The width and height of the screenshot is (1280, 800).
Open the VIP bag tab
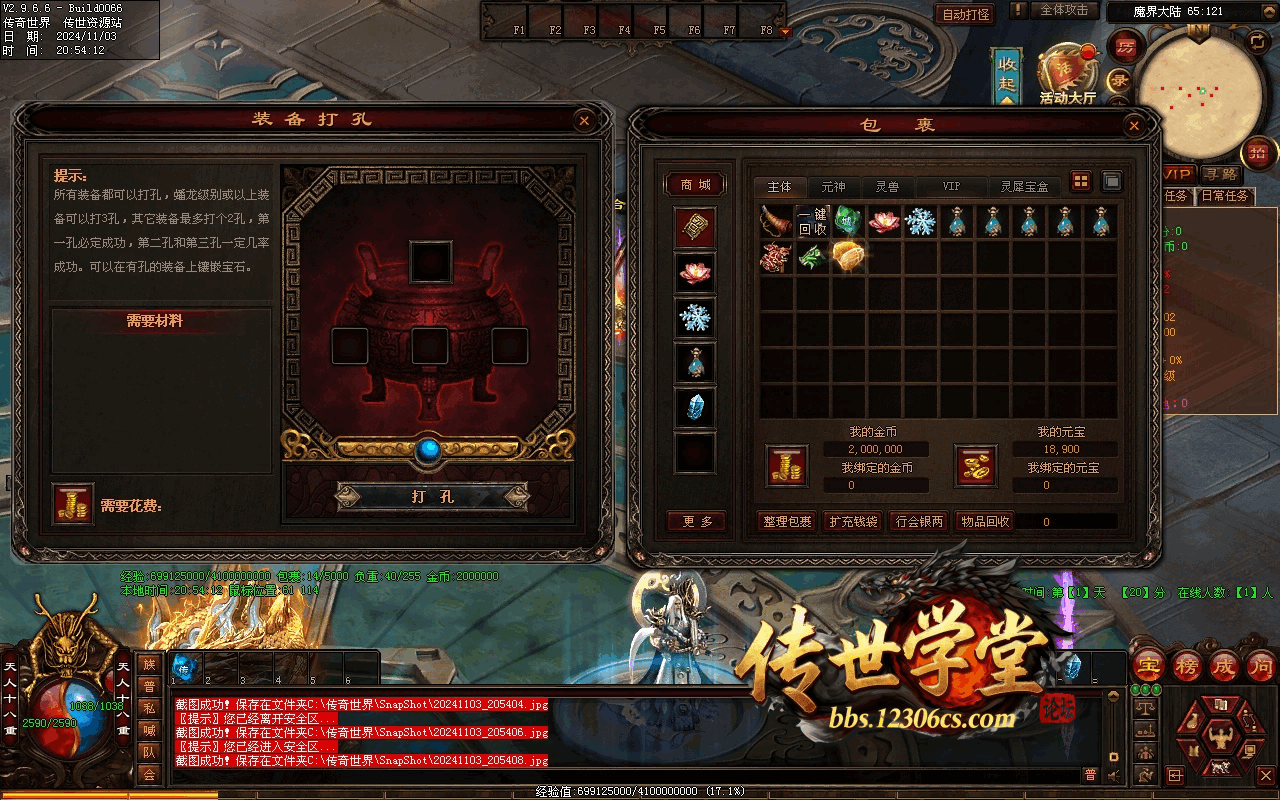[x=951, y=187]
